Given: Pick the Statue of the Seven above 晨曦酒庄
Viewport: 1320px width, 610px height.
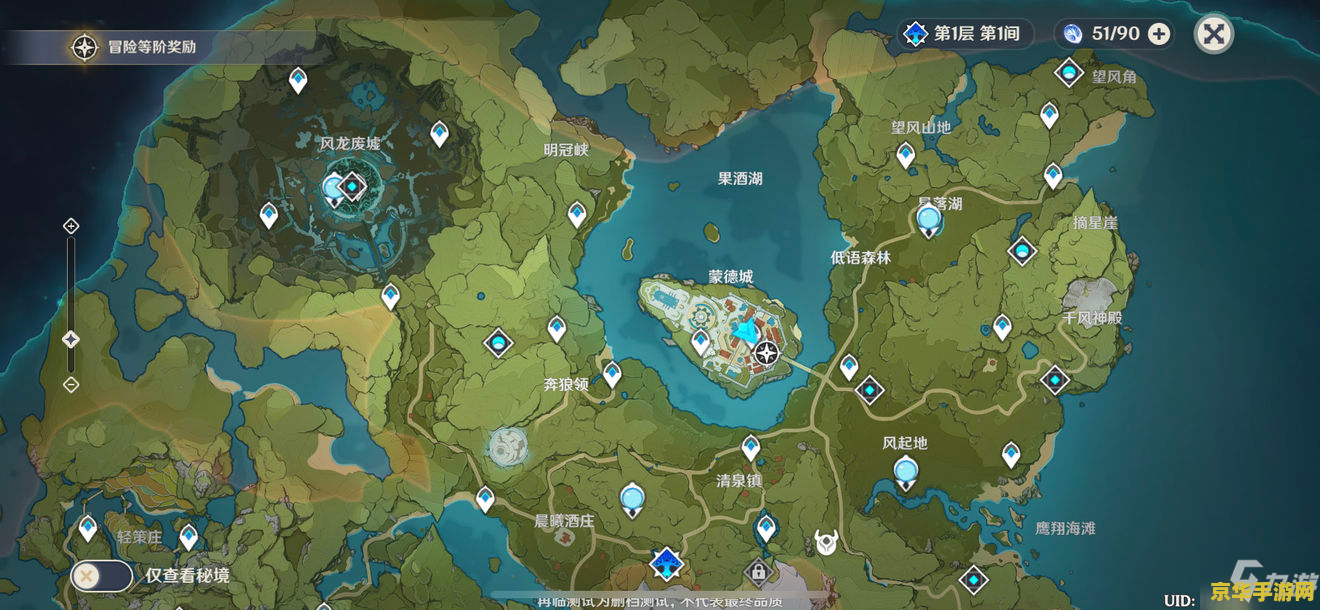Looking at the screenshot, I should [x=632, y=497].
